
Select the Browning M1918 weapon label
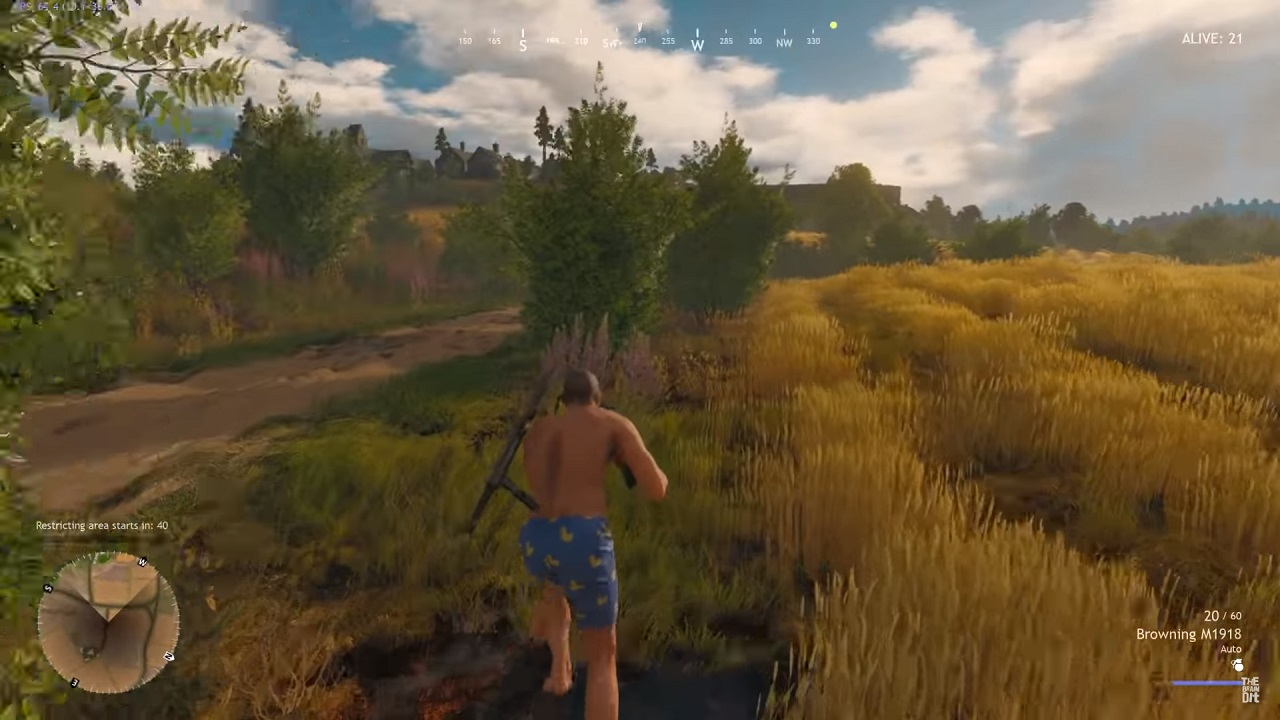1188,634
